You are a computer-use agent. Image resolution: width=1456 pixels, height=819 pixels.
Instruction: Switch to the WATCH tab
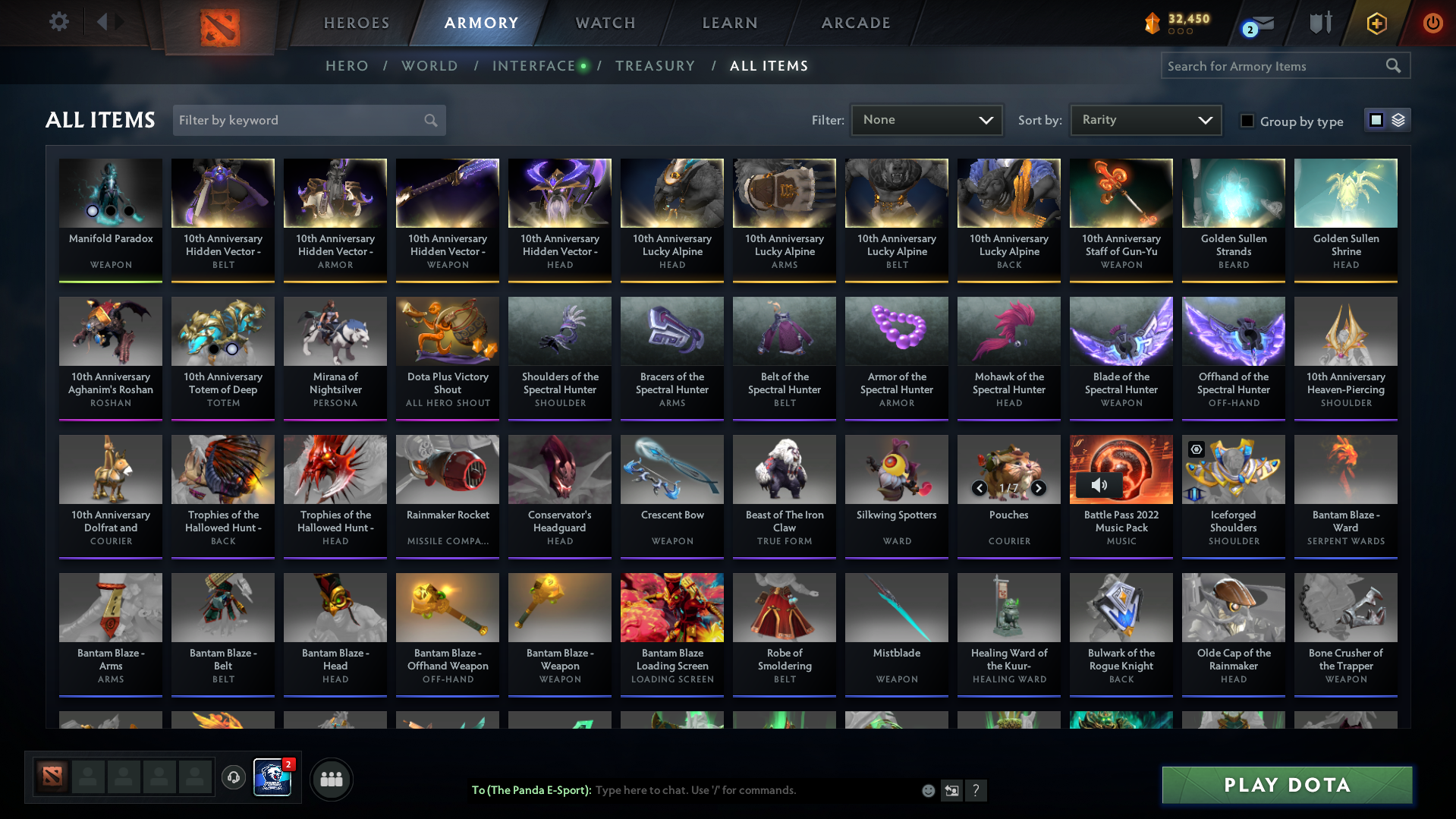point(605,23)
